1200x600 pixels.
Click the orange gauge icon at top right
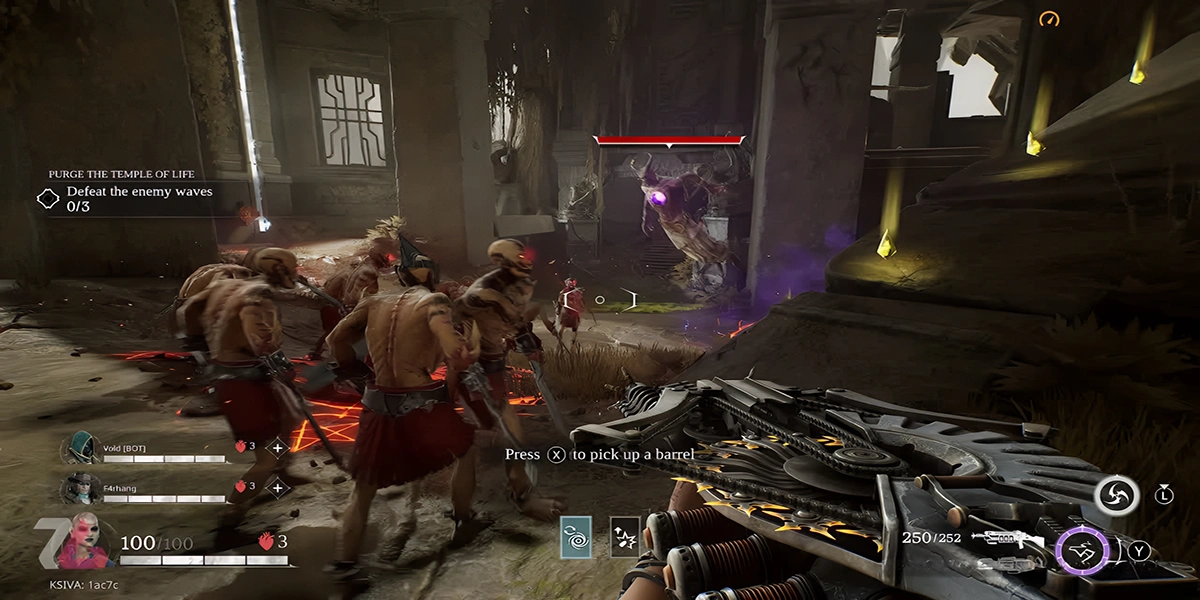pos(1048,19)
